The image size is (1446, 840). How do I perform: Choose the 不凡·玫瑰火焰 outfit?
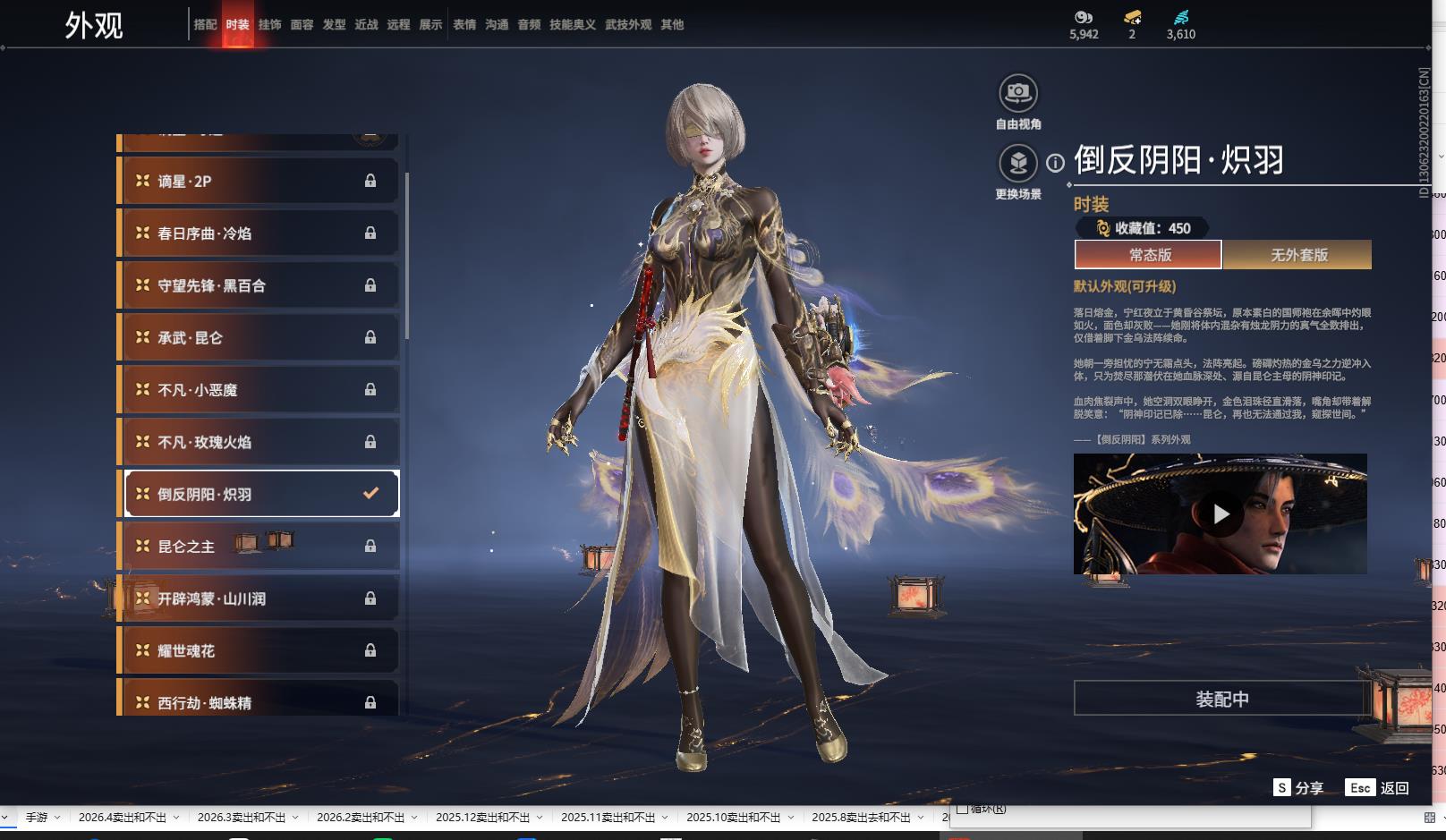pos(258,443)
